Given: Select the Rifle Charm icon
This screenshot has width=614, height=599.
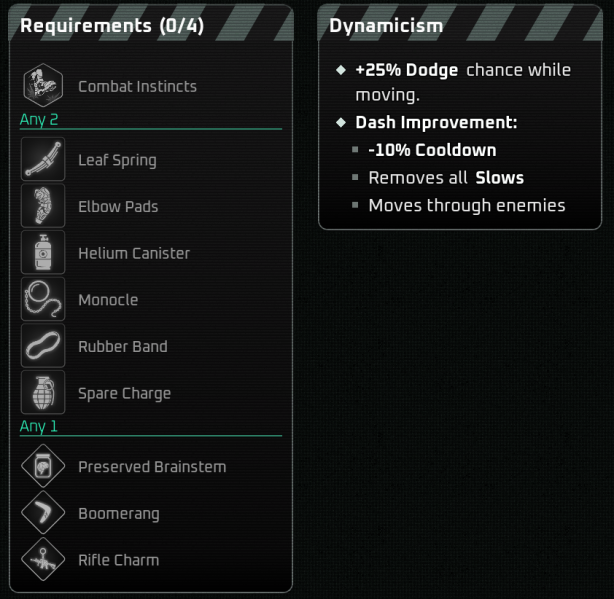Looking at the screenshot, I should tap(43, 560).
